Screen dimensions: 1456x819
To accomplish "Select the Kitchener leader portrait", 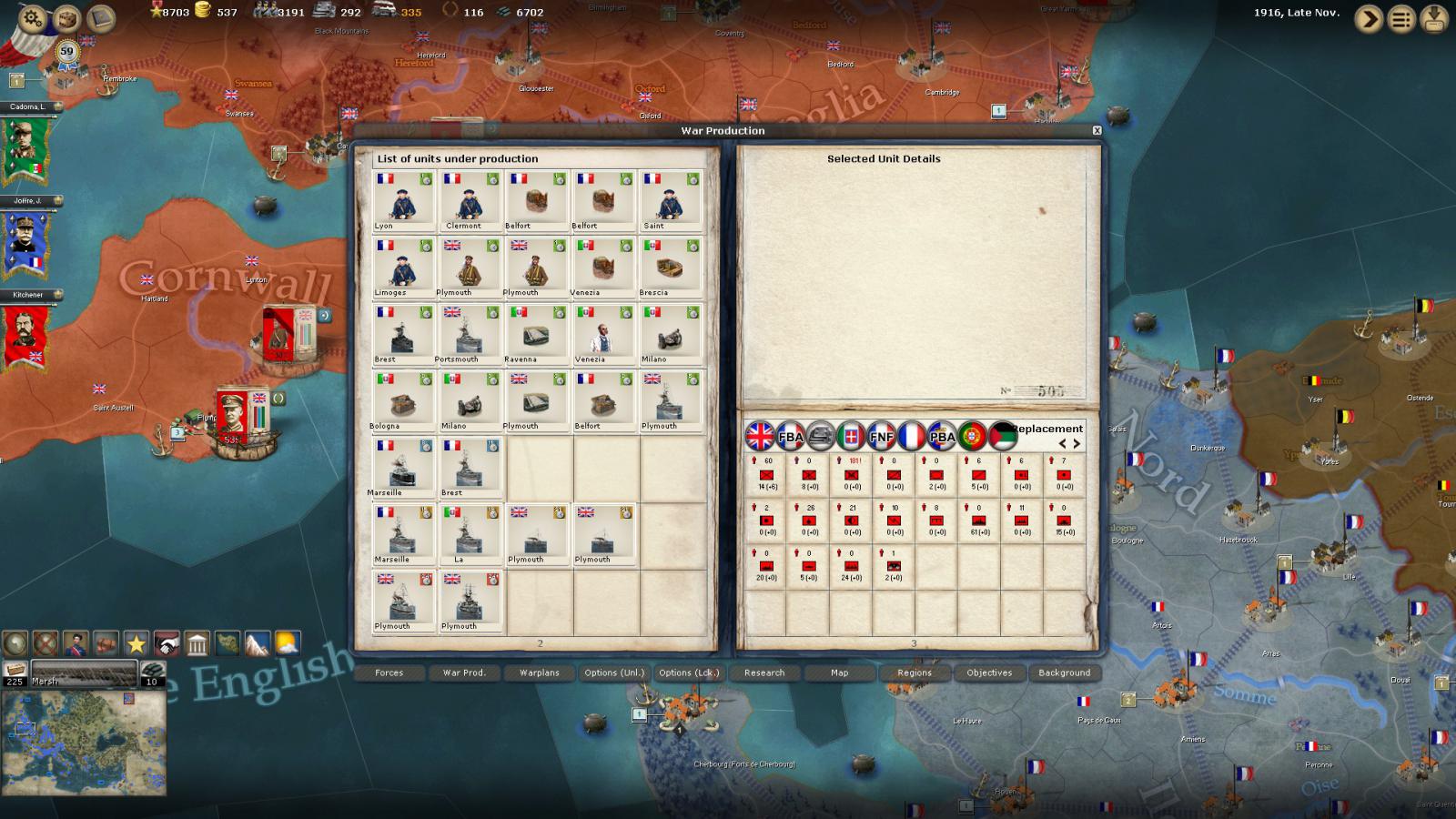I will click(x=26, y=337).
